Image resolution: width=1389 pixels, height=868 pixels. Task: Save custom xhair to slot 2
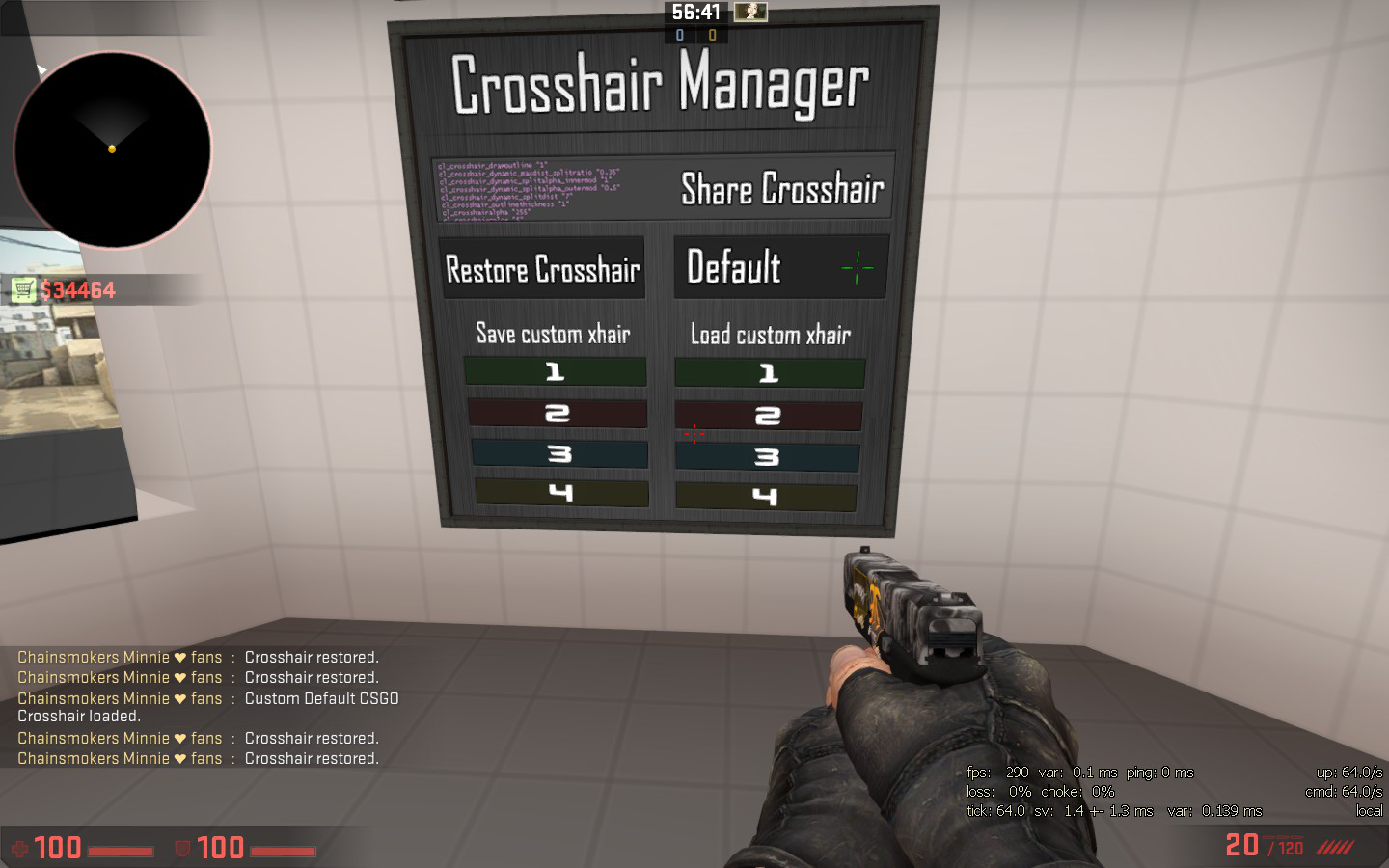(x=557, y=413)
